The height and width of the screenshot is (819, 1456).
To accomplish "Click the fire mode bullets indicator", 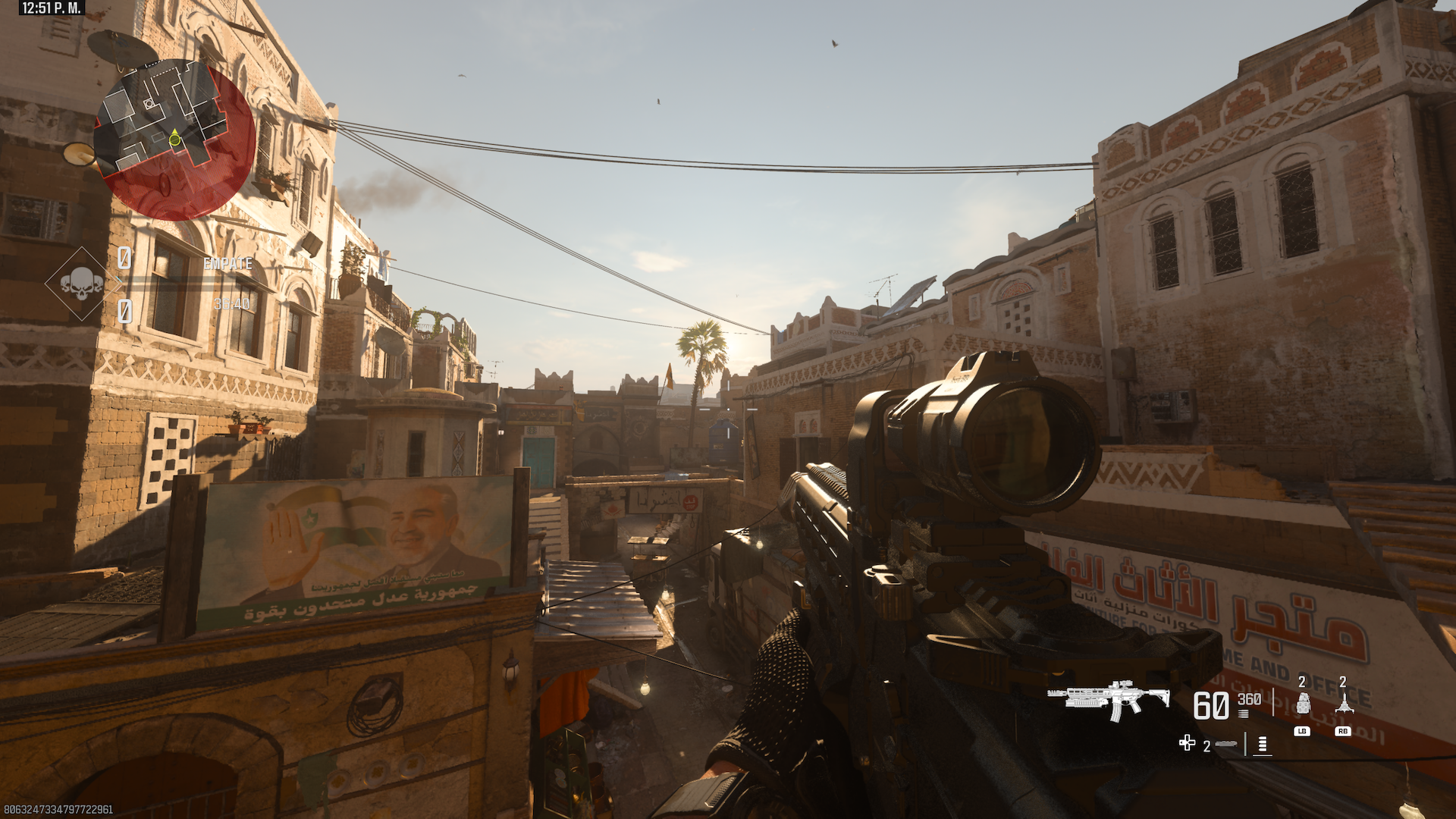I will 1262,745.
